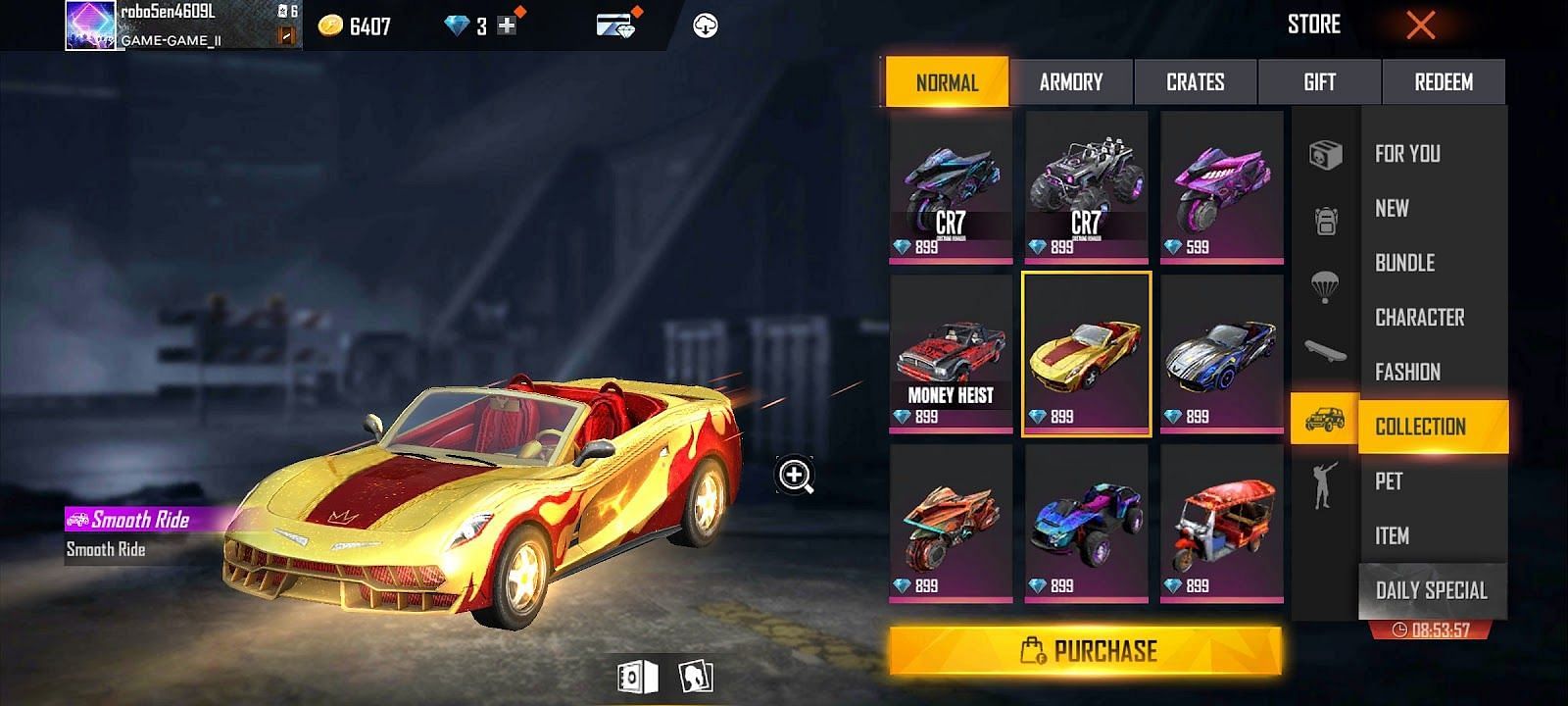Browse the Fashion category

tap(1407, 373)
